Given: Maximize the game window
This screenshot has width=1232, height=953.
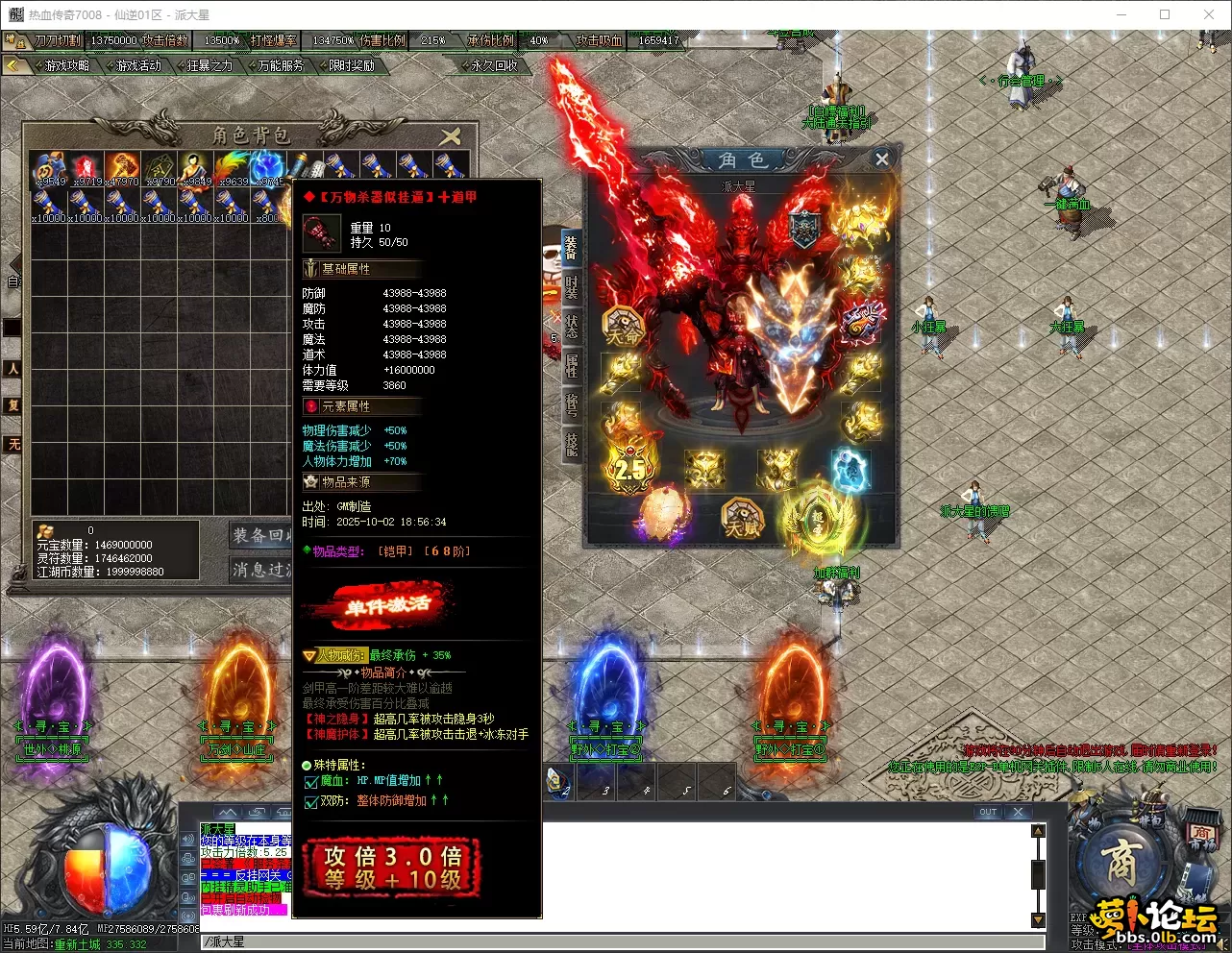Looking at the screenshot, I should click(x=1165, y=14).
